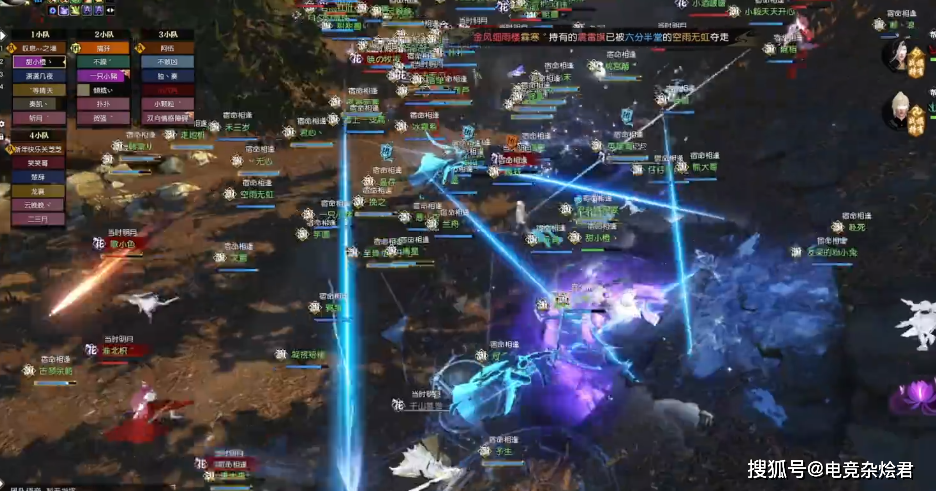Select raid member 扑扑

(x=103, y=104)
